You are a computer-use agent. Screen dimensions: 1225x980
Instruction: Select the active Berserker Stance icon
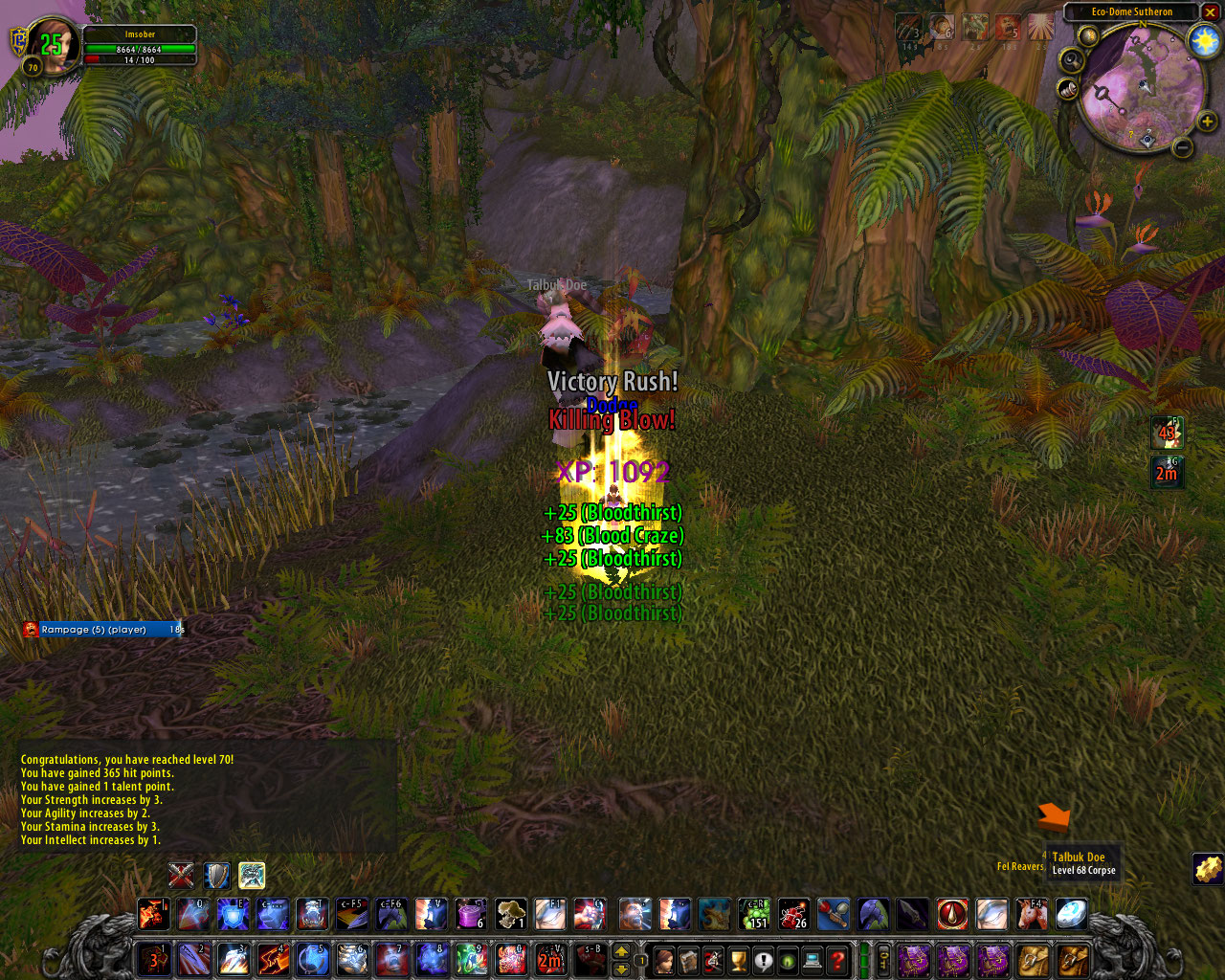pos(252,875)
